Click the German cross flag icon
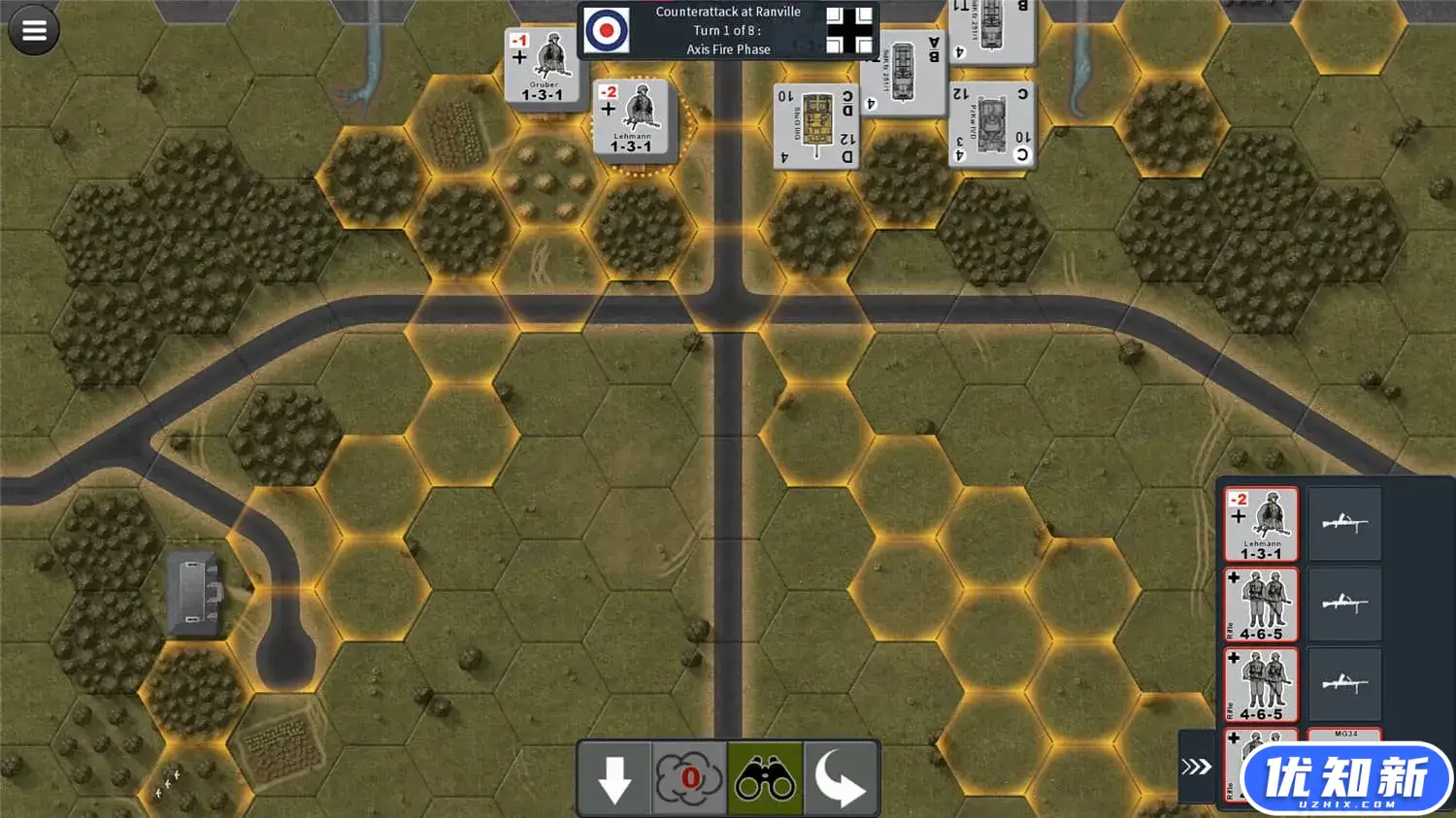1456x818 pixels. click(849, 30)
